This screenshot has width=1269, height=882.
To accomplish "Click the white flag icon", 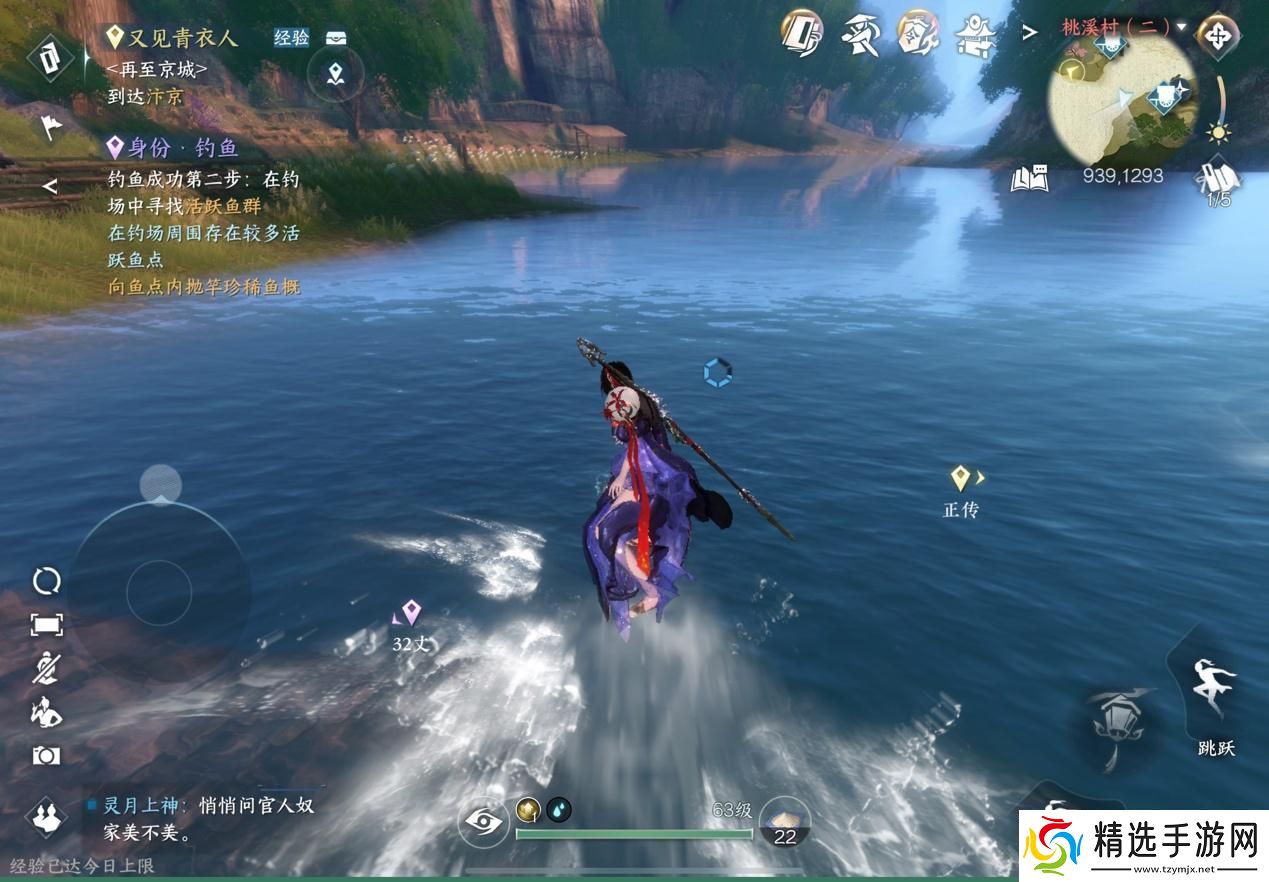I will point(49,127).
